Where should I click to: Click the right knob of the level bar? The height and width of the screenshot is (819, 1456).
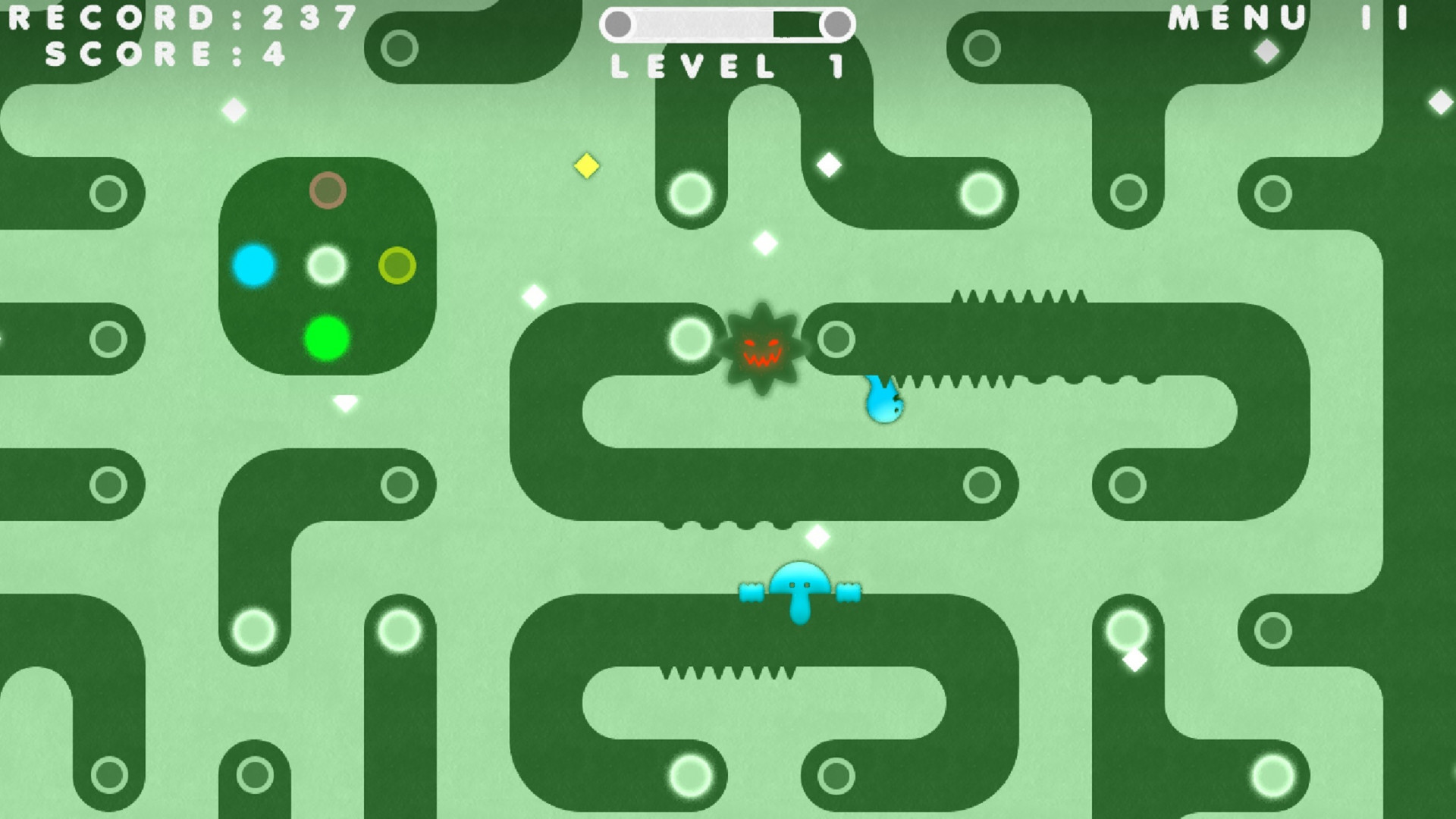pos(837,24)
